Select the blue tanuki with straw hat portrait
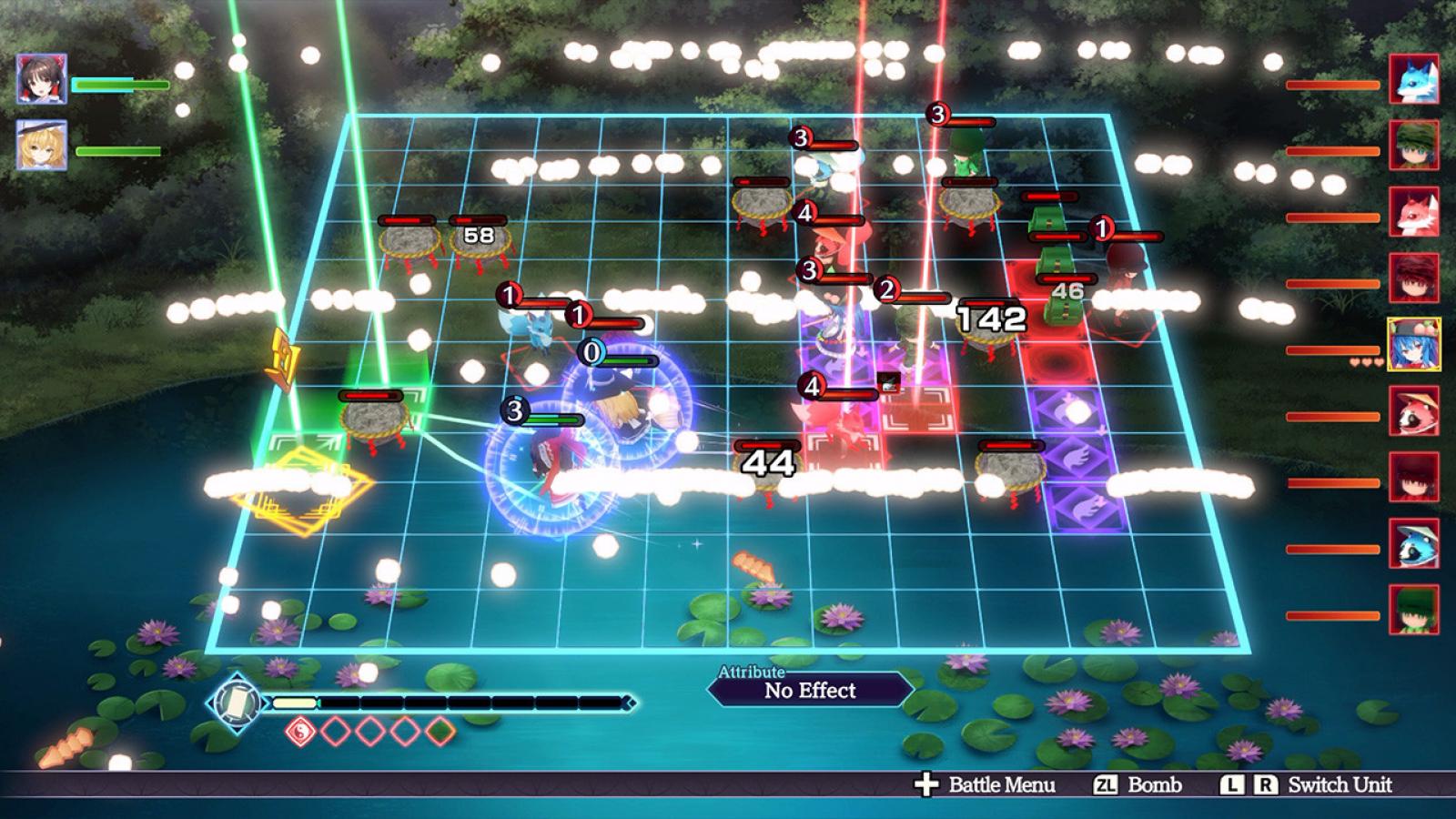1456x819 pixels. [1413, 544]
